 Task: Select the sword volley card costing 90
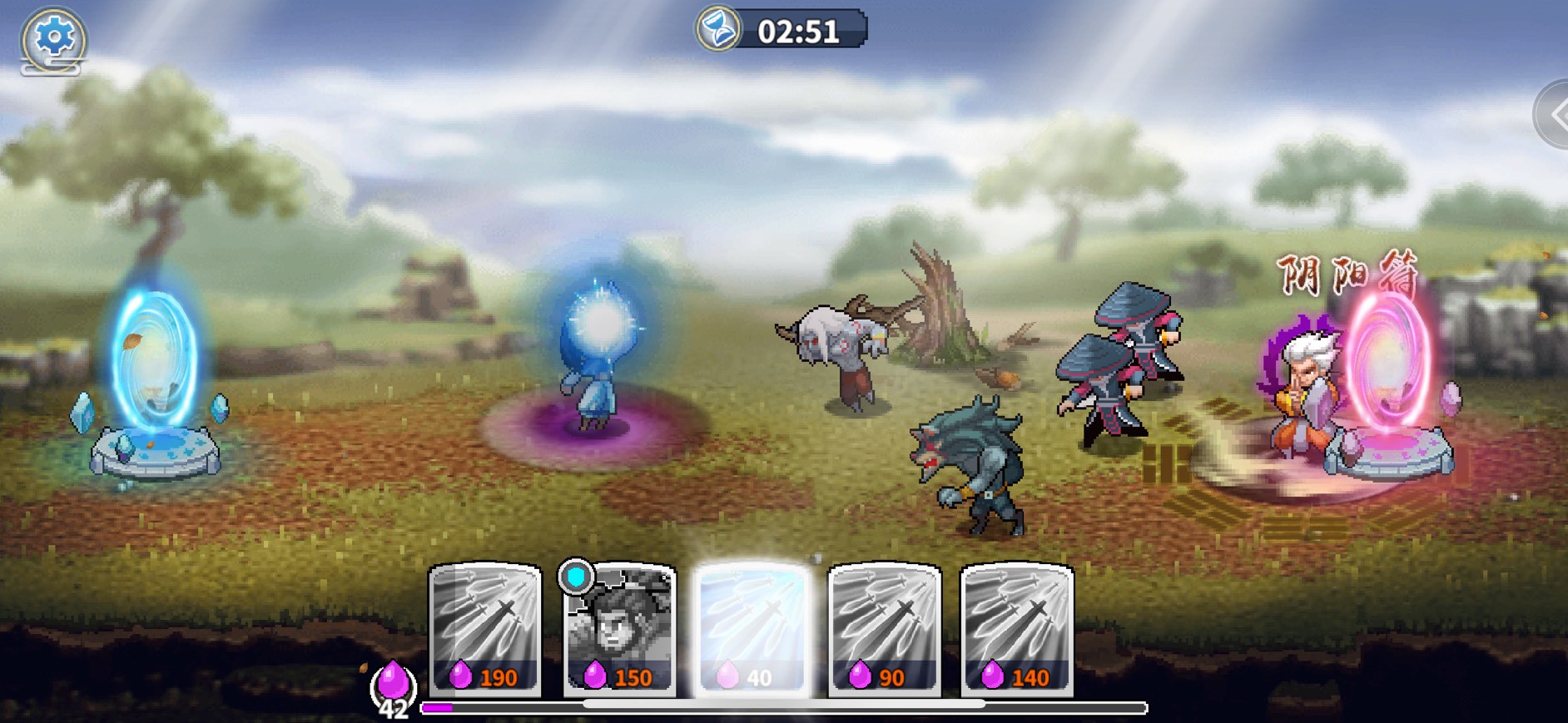pyautogui.click(x=885, y=628)
